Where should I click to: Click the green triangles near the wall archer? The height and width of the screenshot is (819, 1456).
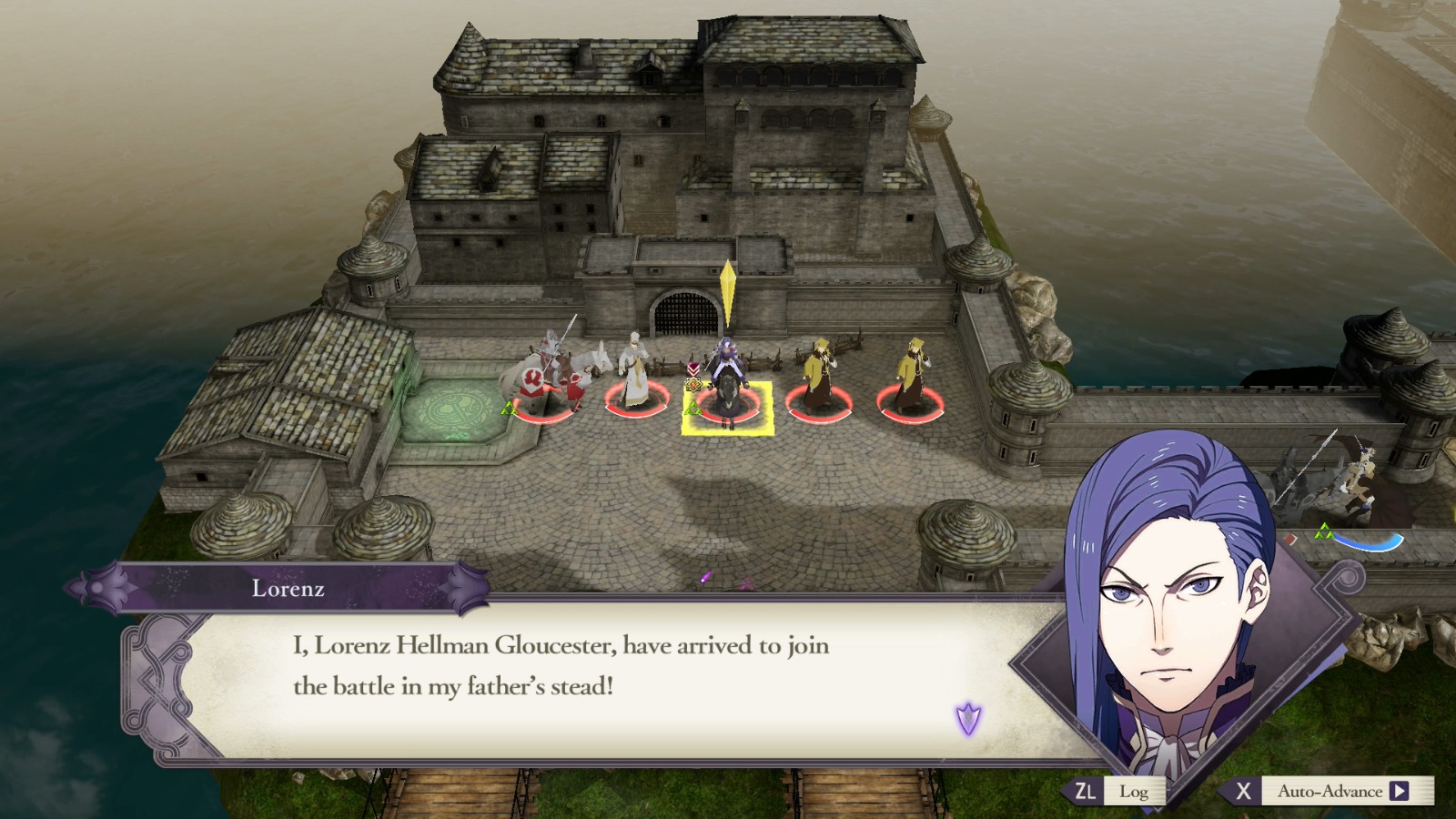[1324, 531]
